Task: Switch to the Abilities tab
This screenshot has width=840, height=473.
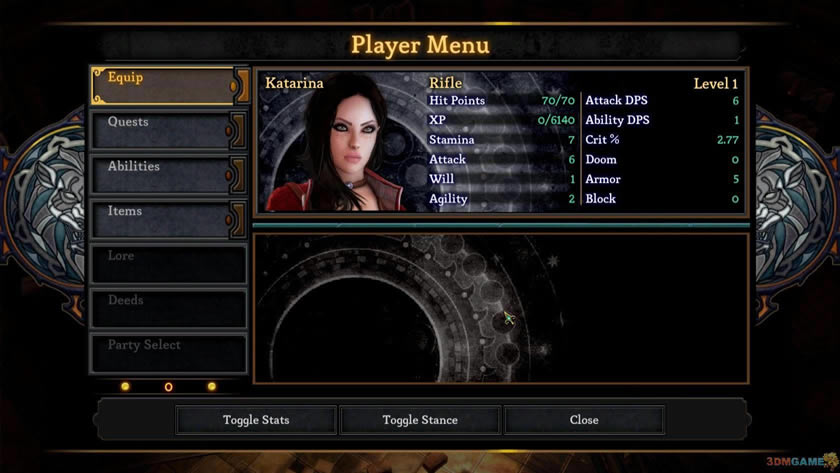Action: 165,175
